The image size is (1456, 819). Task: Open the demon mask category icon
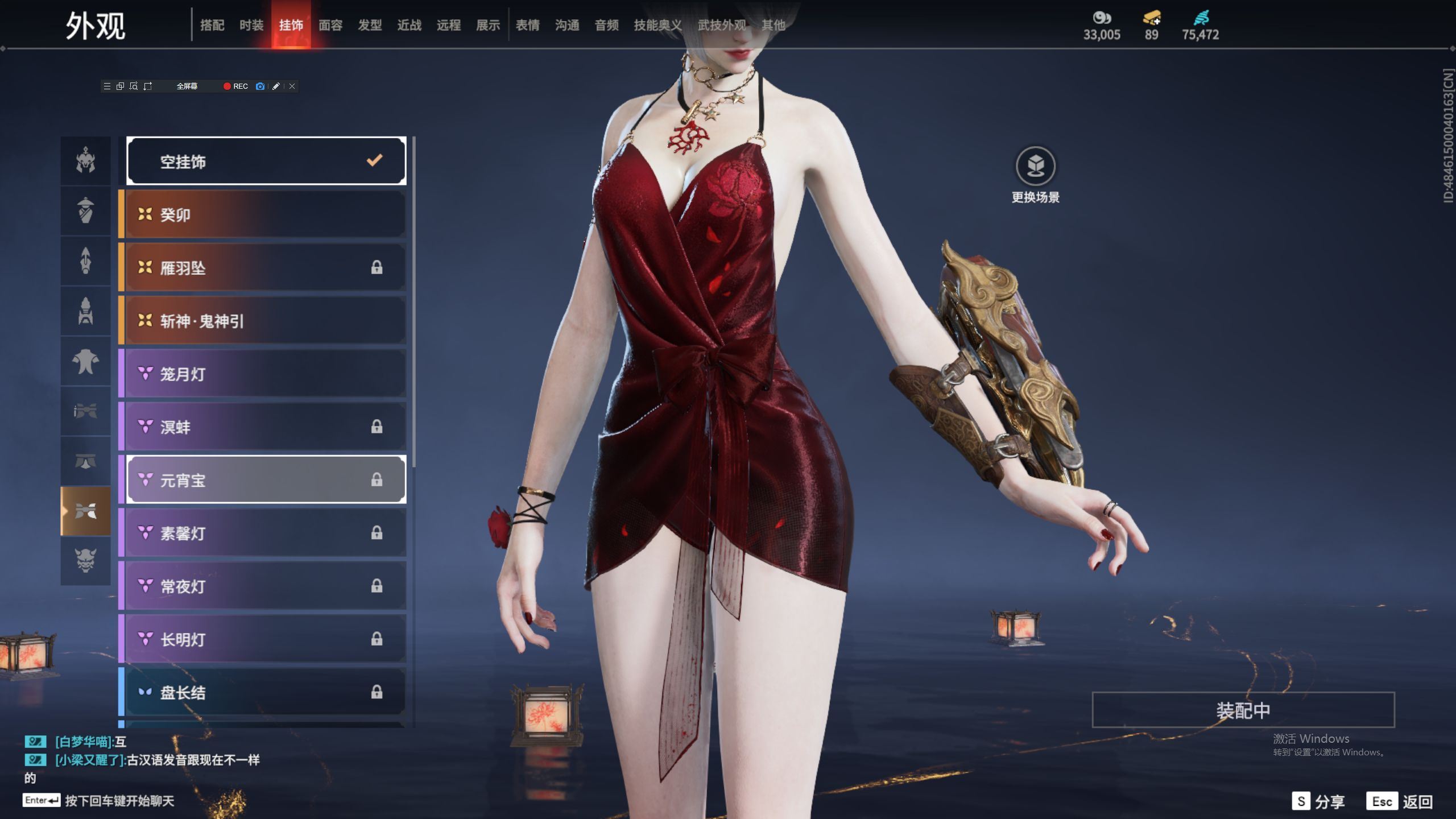coord(86,561)
